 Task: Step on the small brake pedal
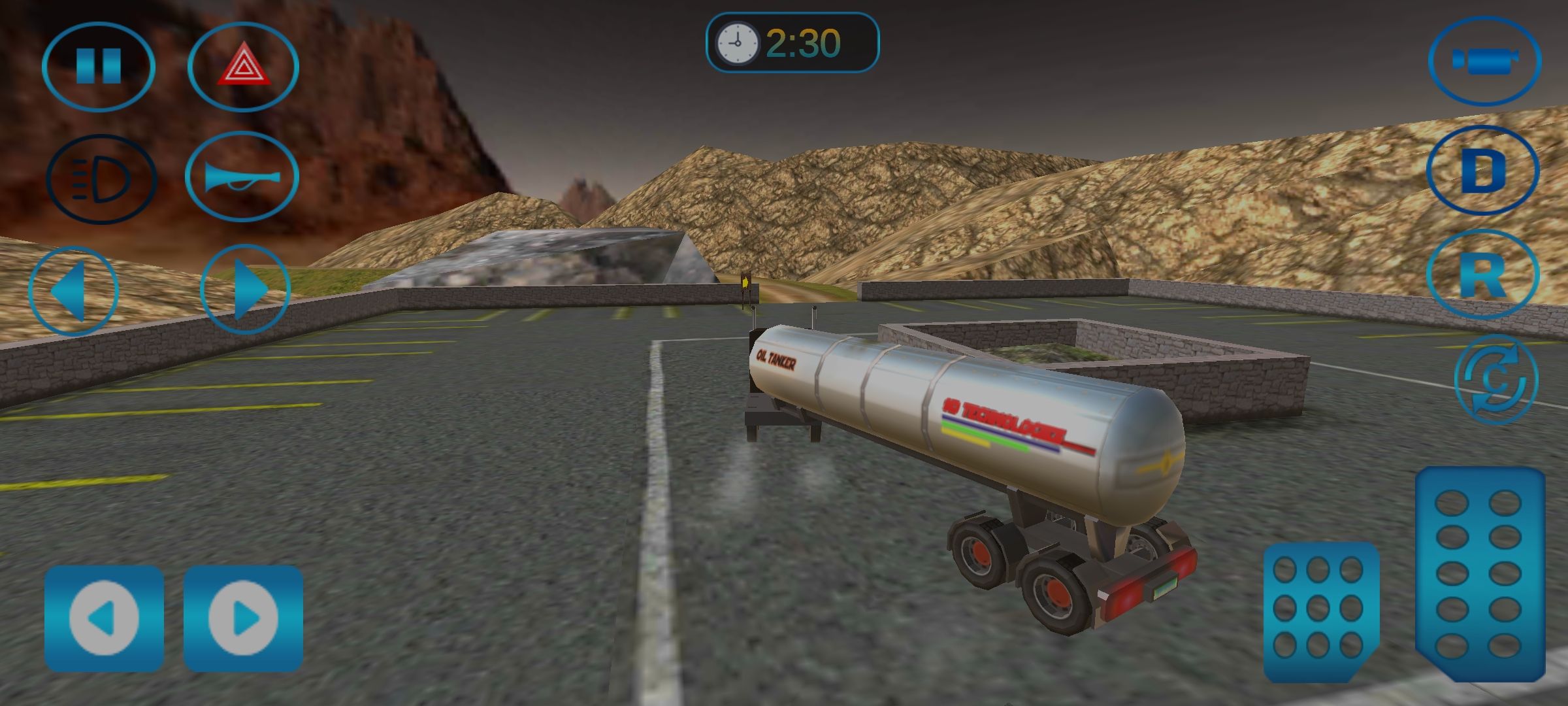1320,611
